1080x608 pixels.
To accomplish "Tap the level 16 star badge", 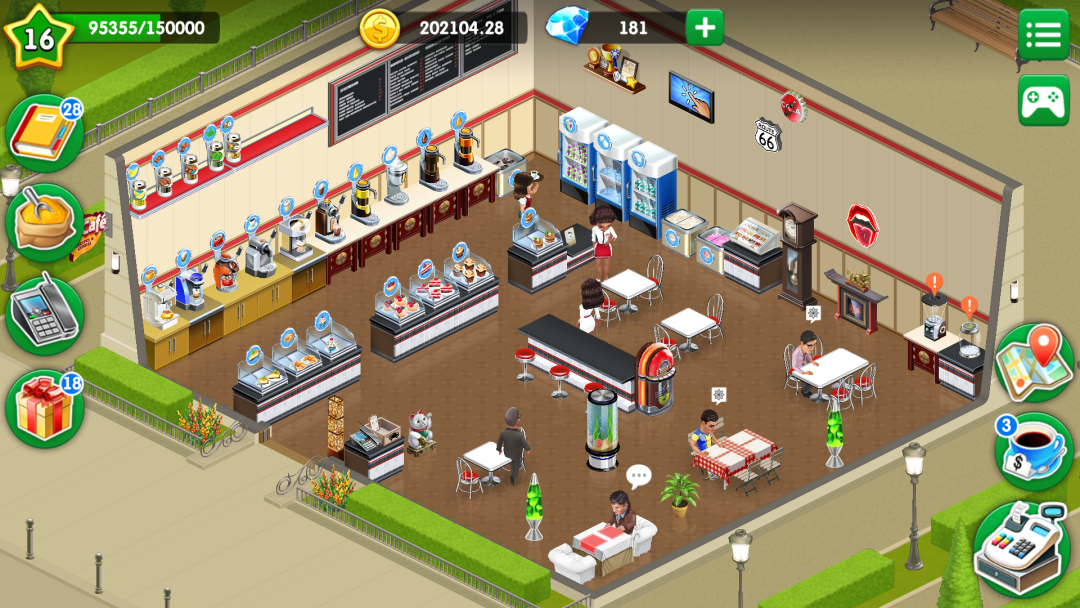I will [x=38, y=36].
